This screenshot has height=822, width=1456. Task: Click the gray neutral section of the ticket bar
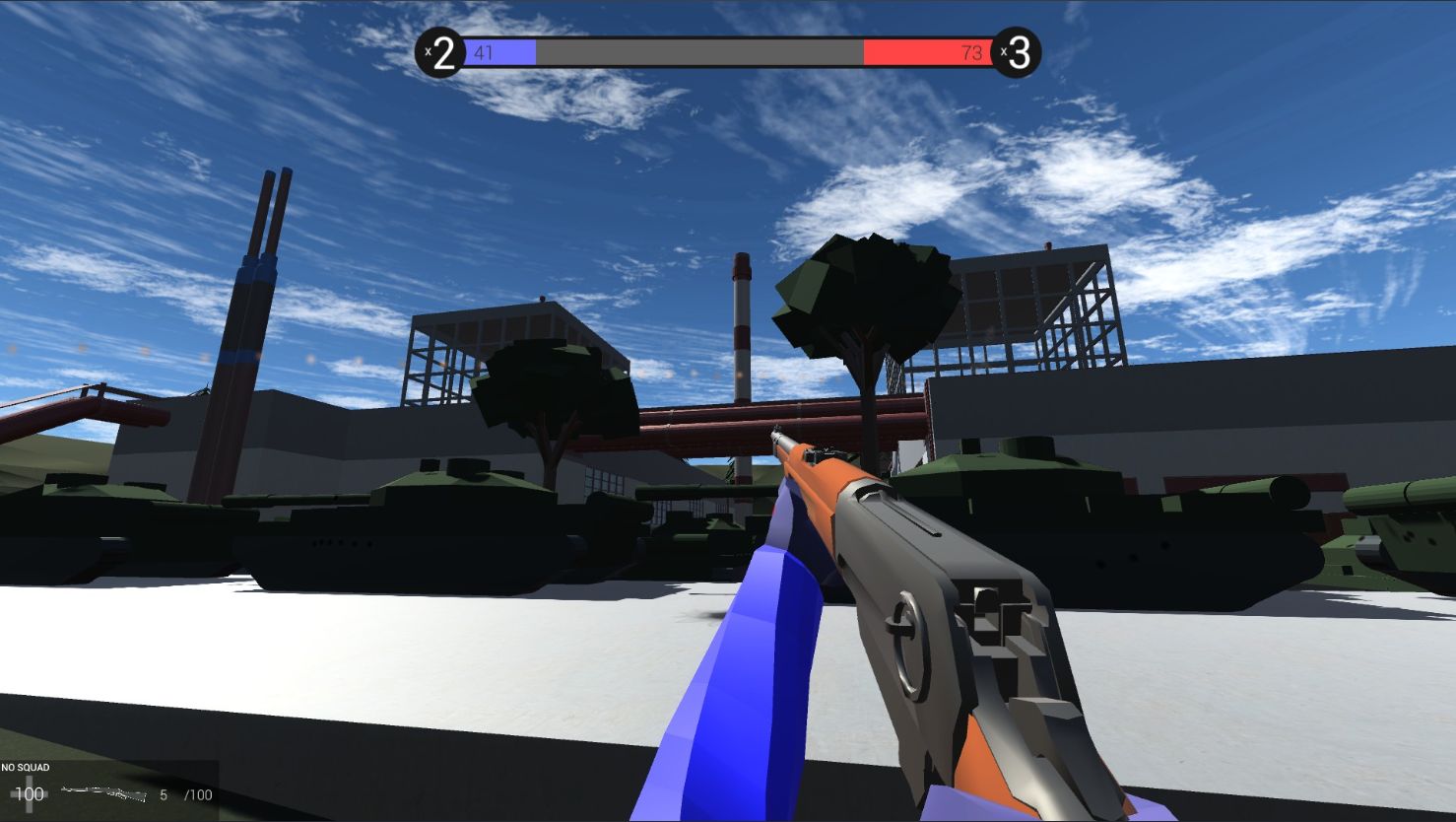pos(699,52)
